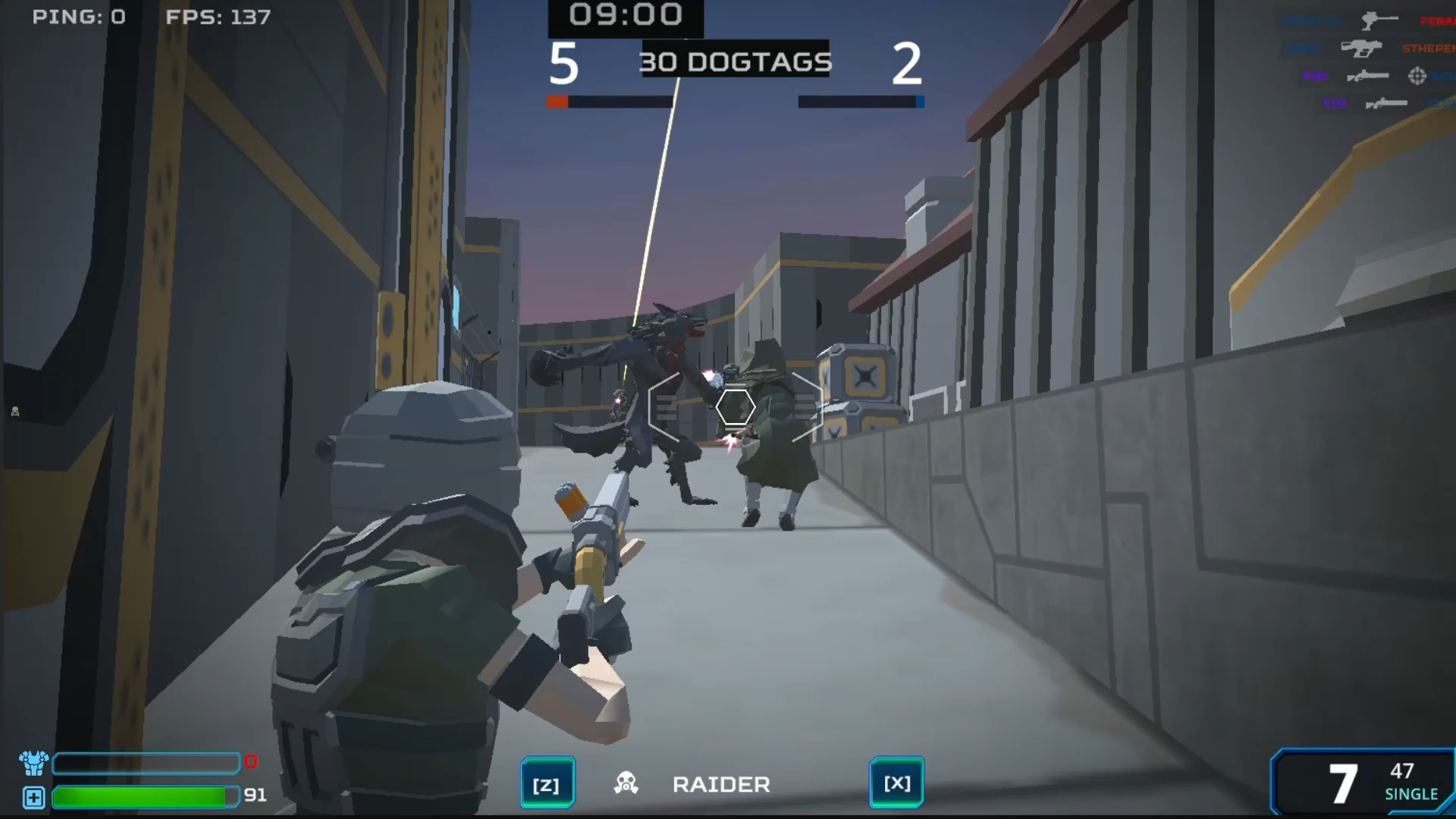Screen dimensions: 1456x819
Task: Click the shotgun icon in bottom killfeed entry
Action: point(1386,103)
